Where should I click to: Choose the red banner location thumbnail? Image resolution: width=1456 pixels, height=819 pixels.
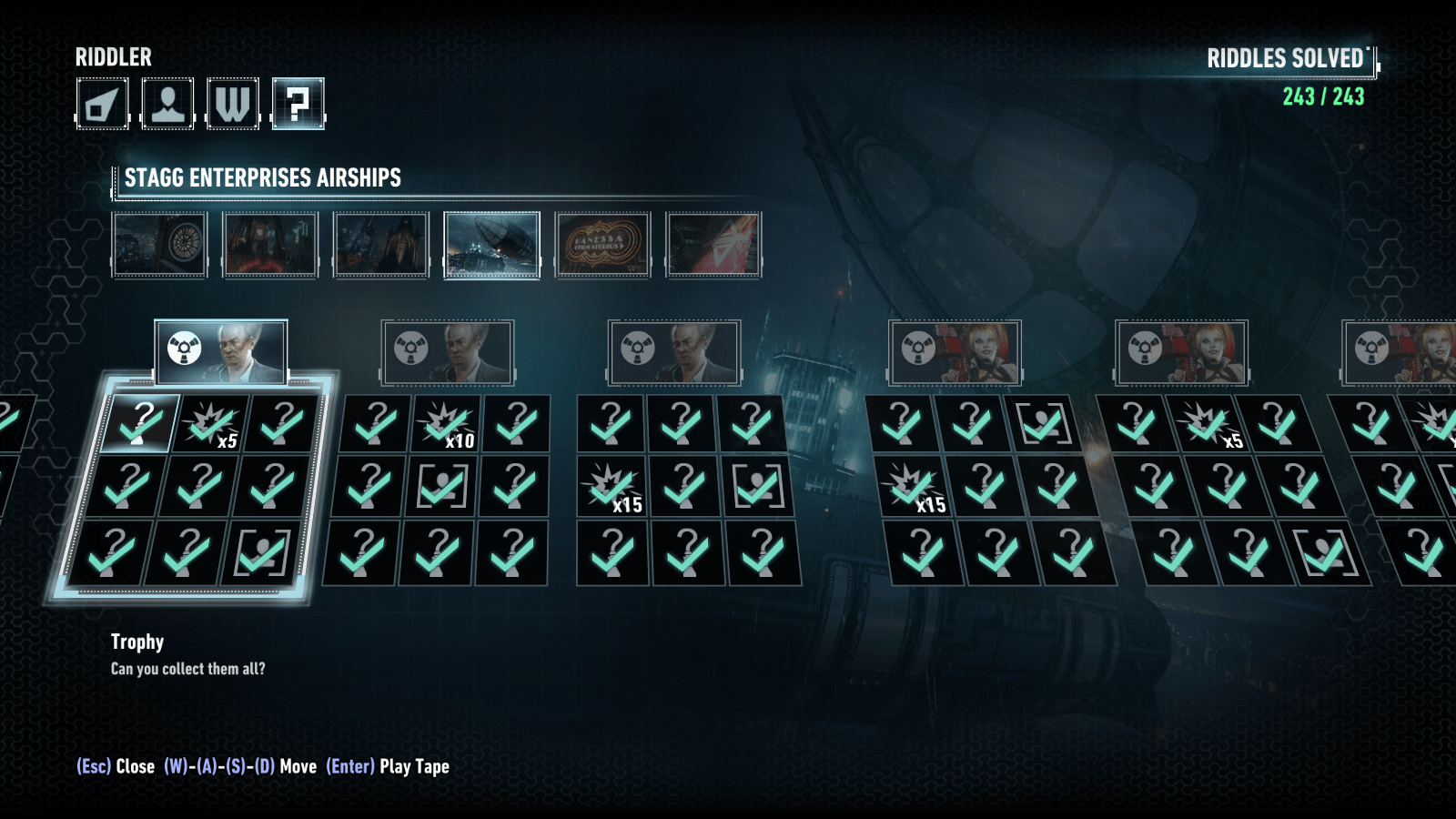coord(713,244)
